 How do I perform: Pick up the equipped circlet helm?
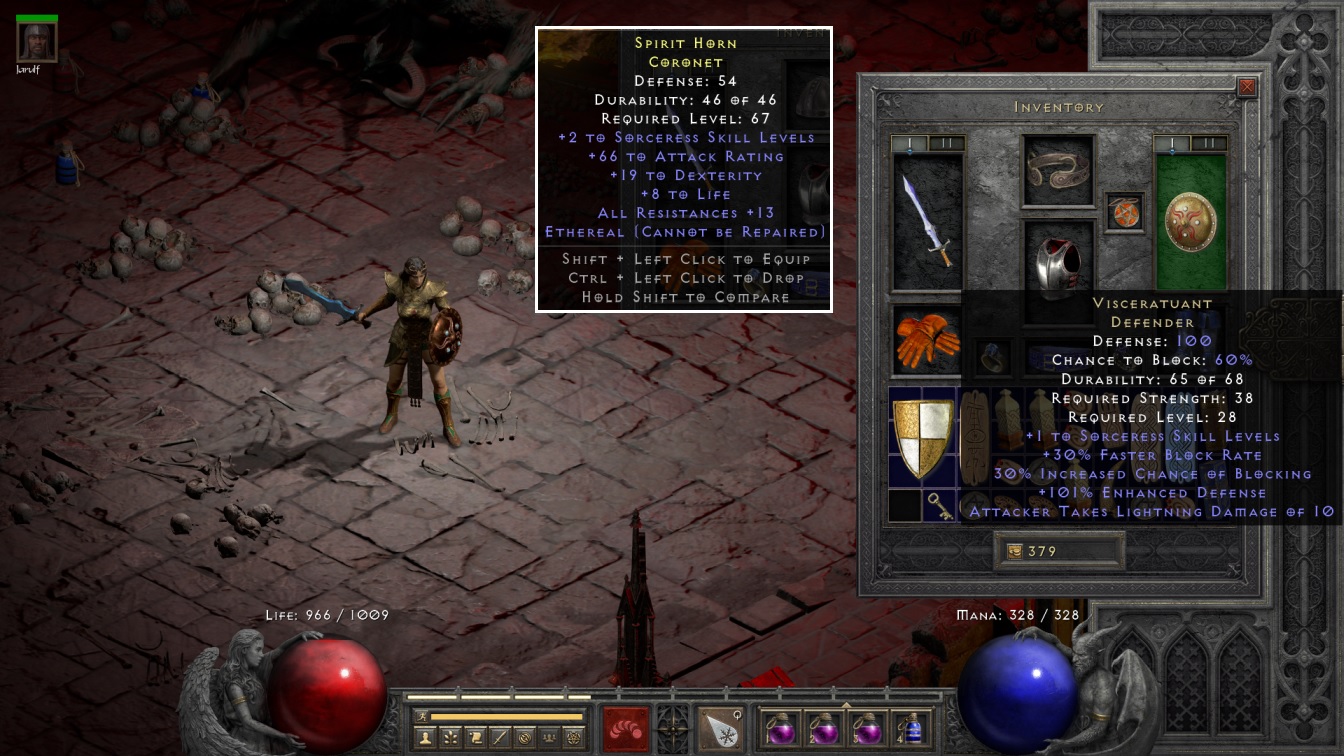click(x=1057, y=169)
